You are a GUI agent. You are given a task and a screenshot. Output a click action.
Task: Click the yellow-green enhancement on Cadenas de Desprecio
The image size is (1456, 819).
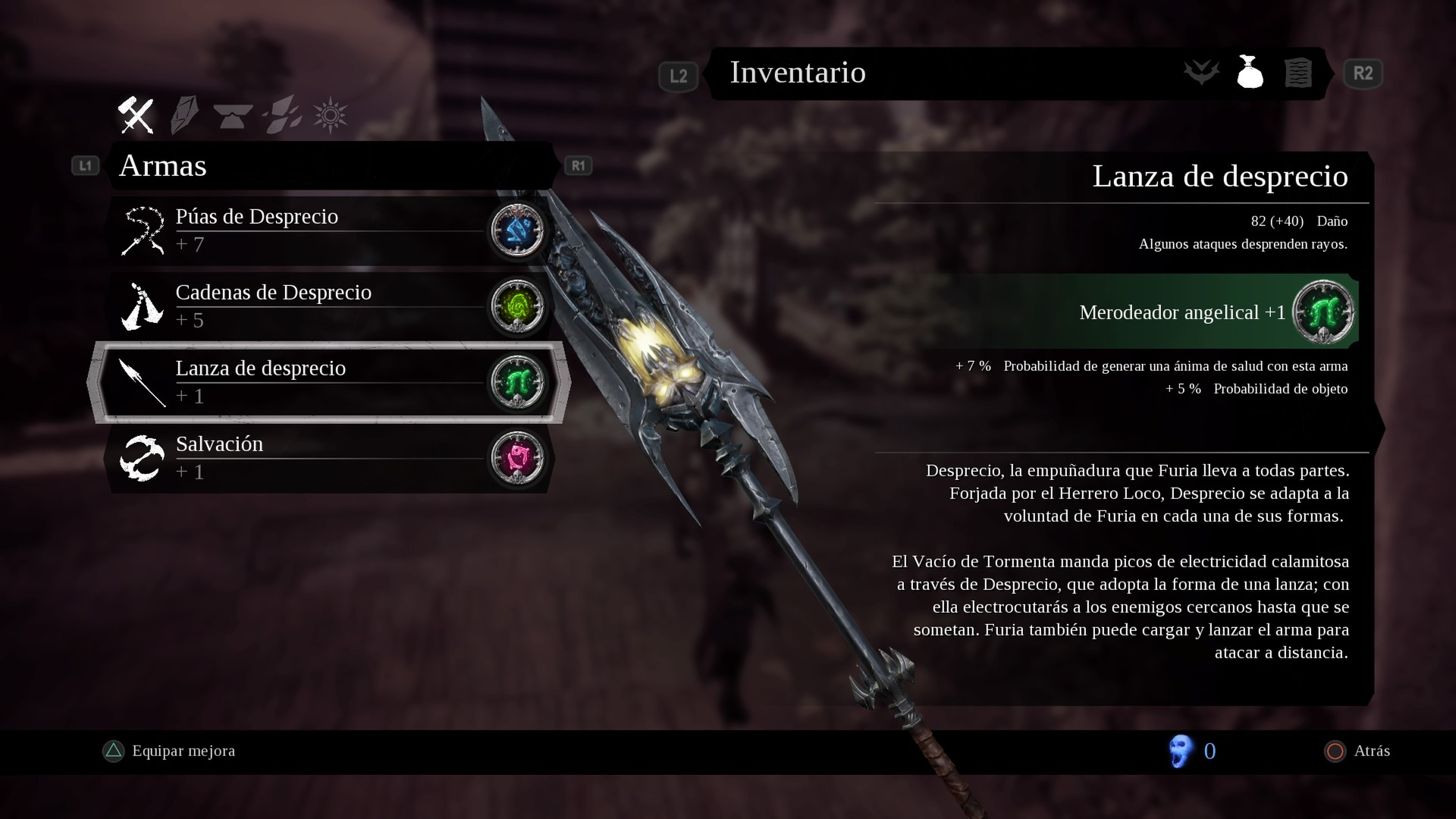click(518, 306)
